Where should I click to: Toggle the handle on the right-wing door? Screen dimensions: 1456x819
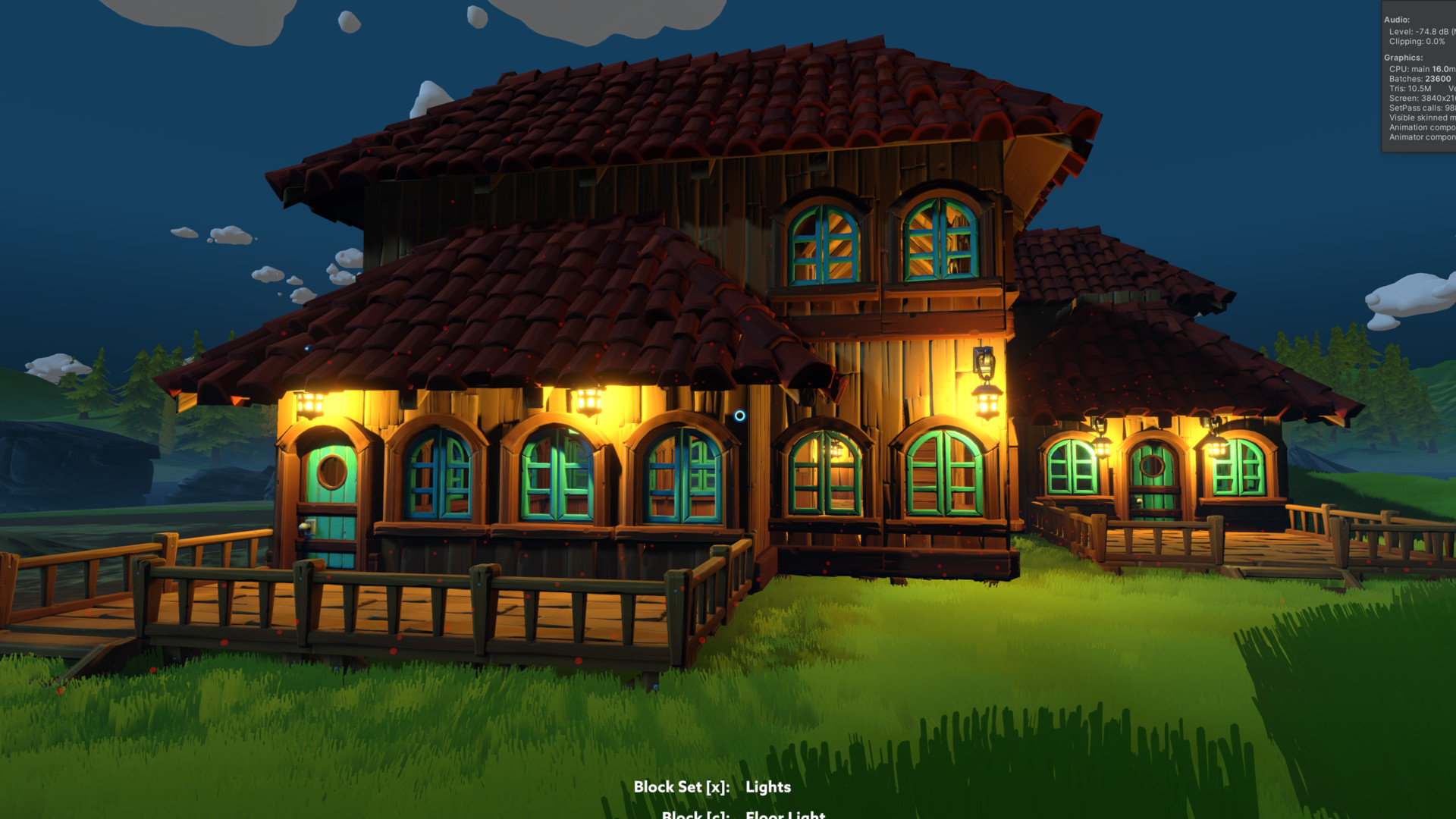(x=1138, y=502)
